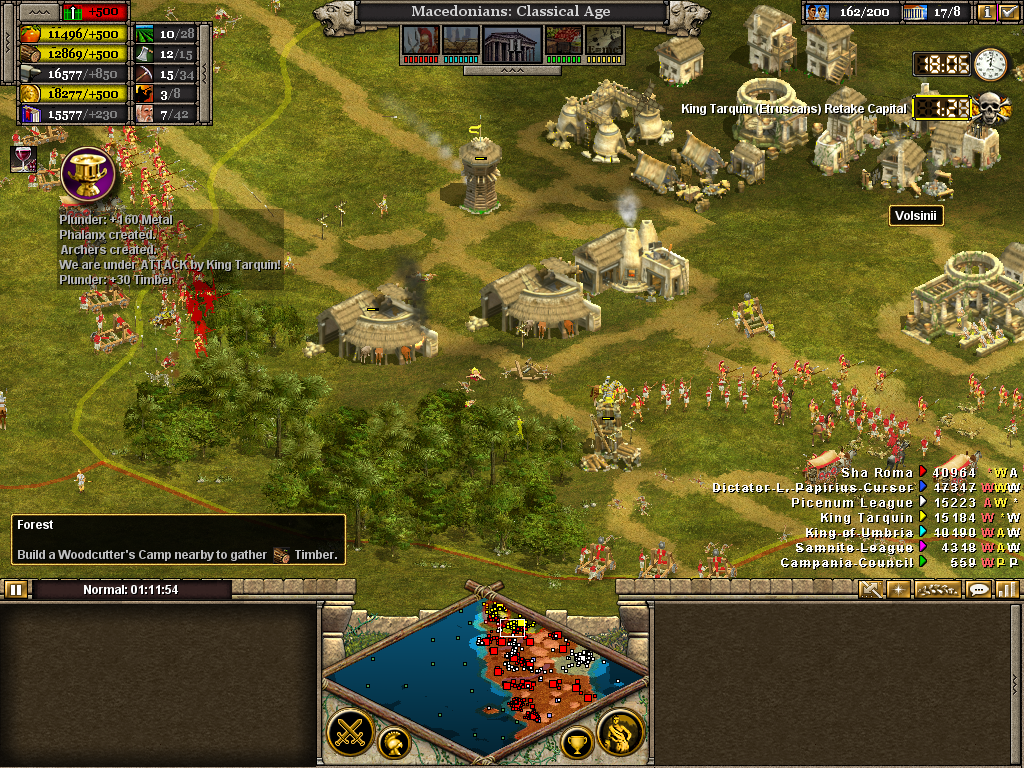
Task: Click the Volsinii city name label
Action: [916, 215]
